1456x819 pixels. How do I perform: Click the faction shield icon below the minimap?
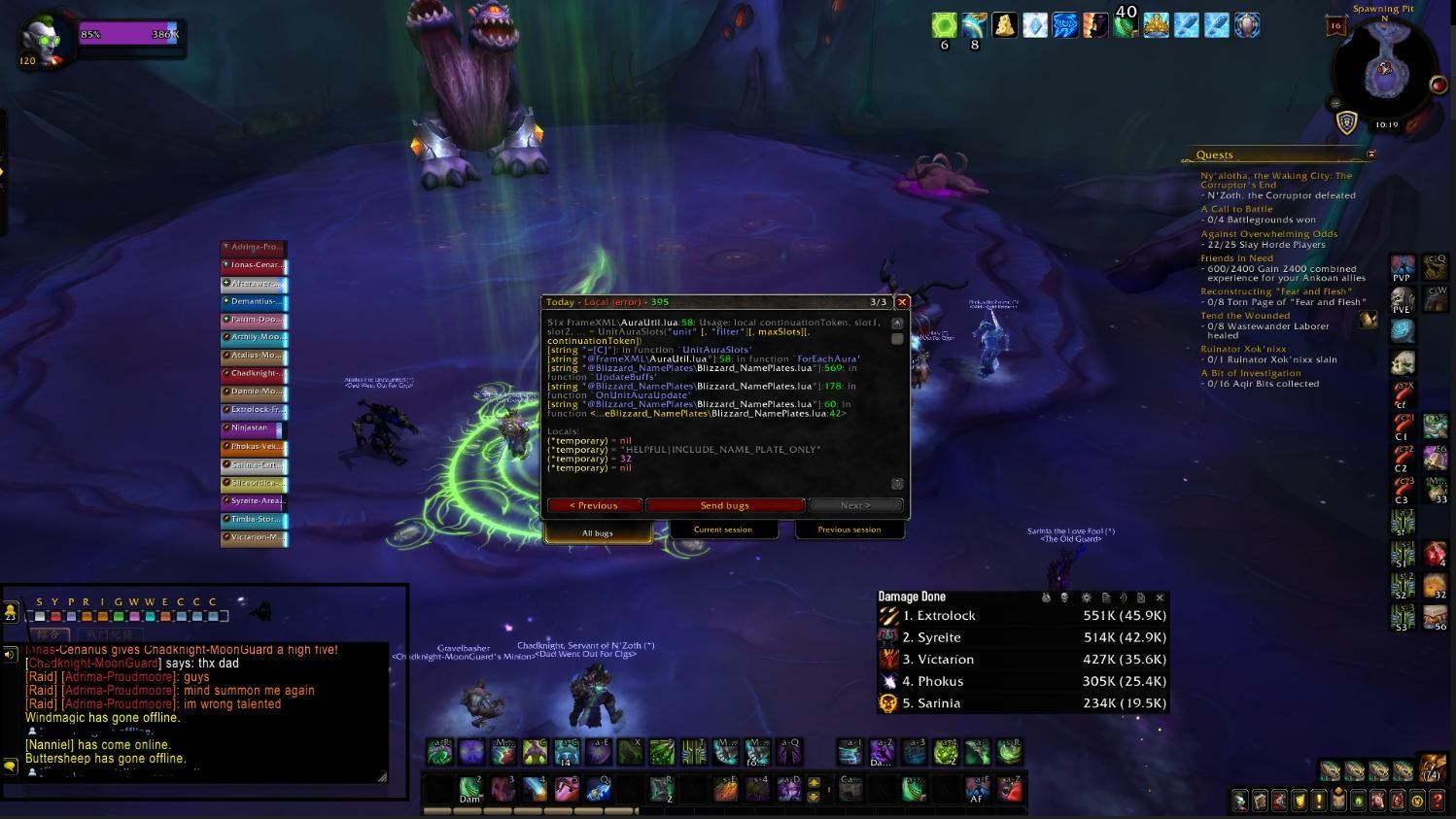tap(1347, 121)
